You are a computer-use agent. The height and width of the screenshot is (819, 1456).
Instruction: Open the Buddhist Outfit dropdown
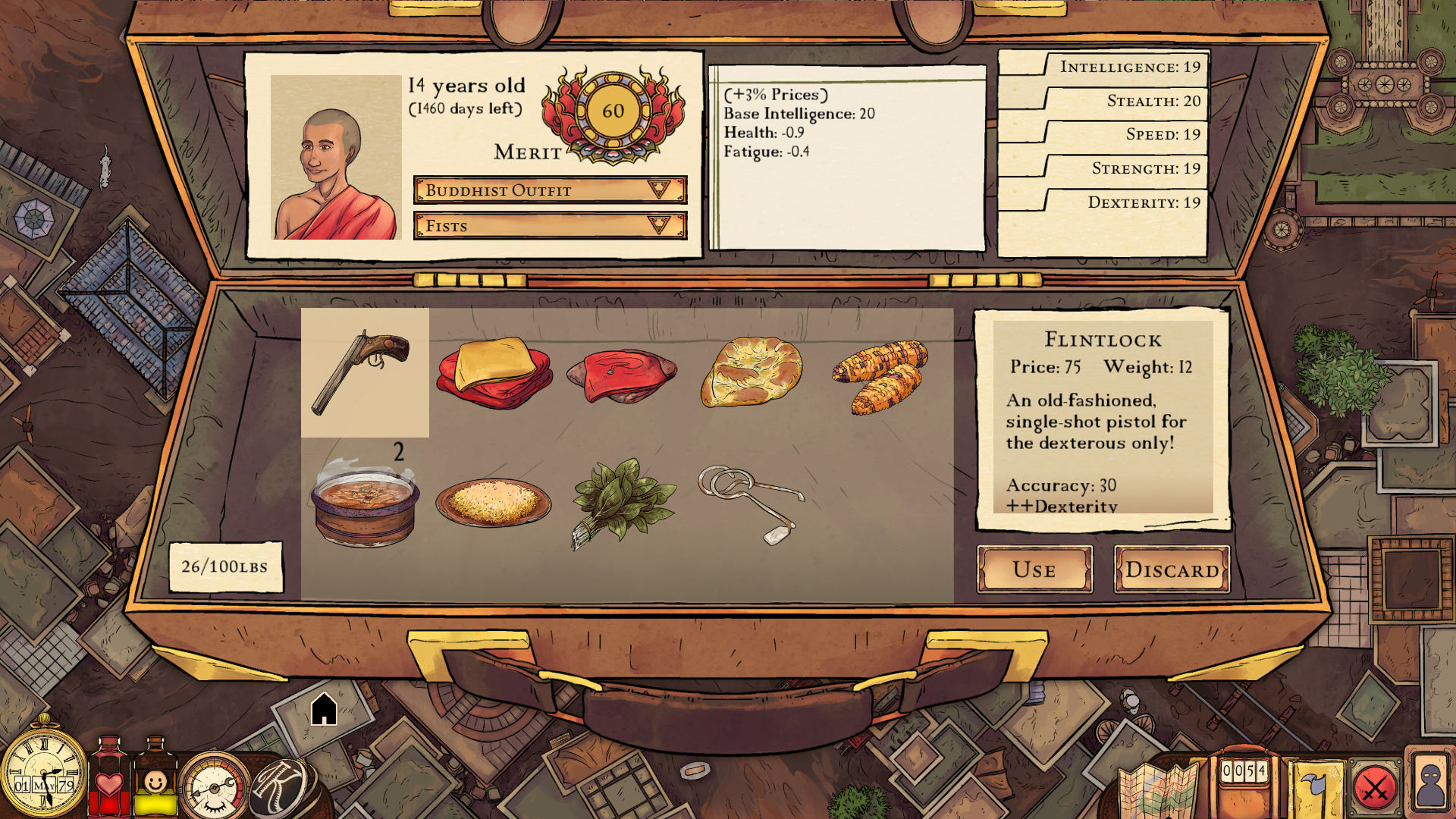pos(550,190)
